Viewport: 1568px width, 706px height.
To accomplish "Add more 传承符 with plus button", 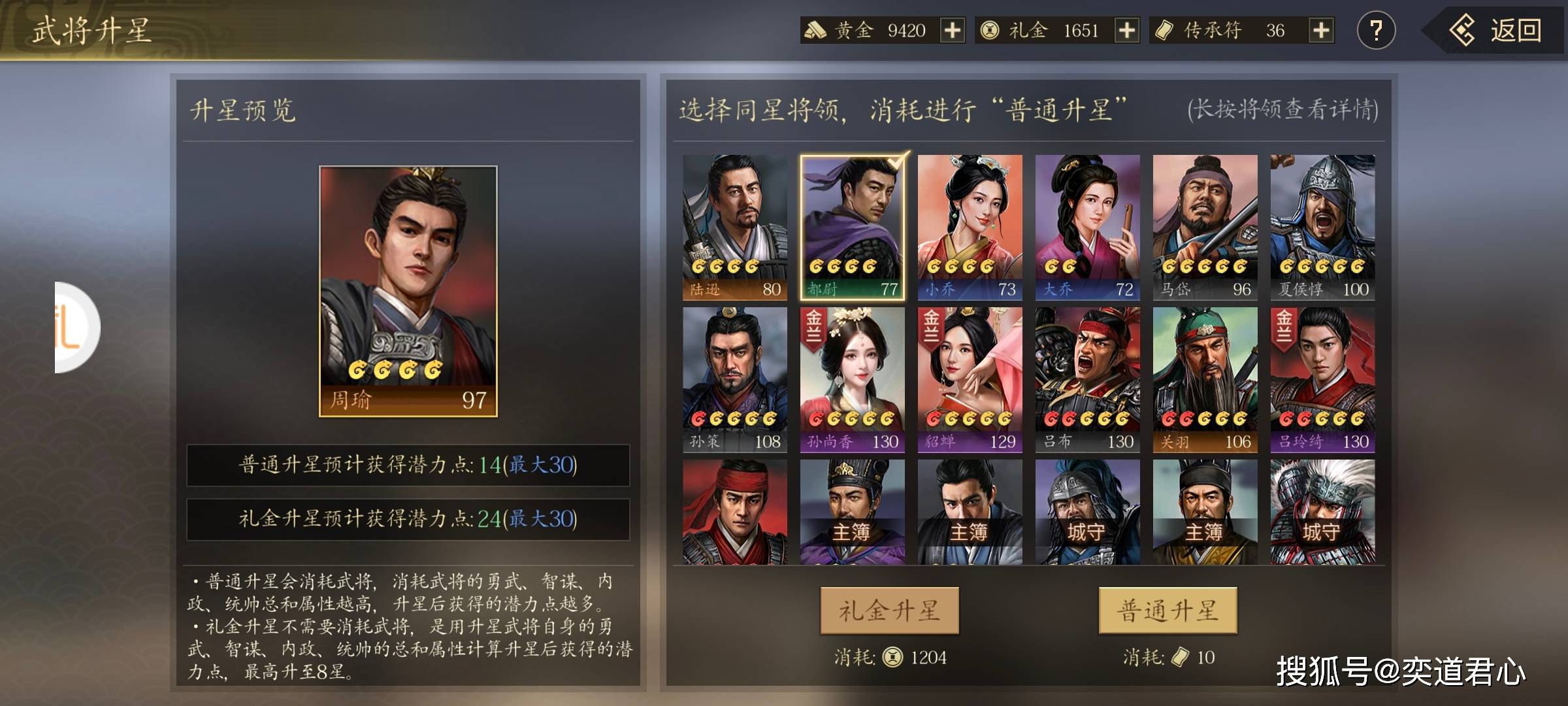I will tap(1320, 31).
